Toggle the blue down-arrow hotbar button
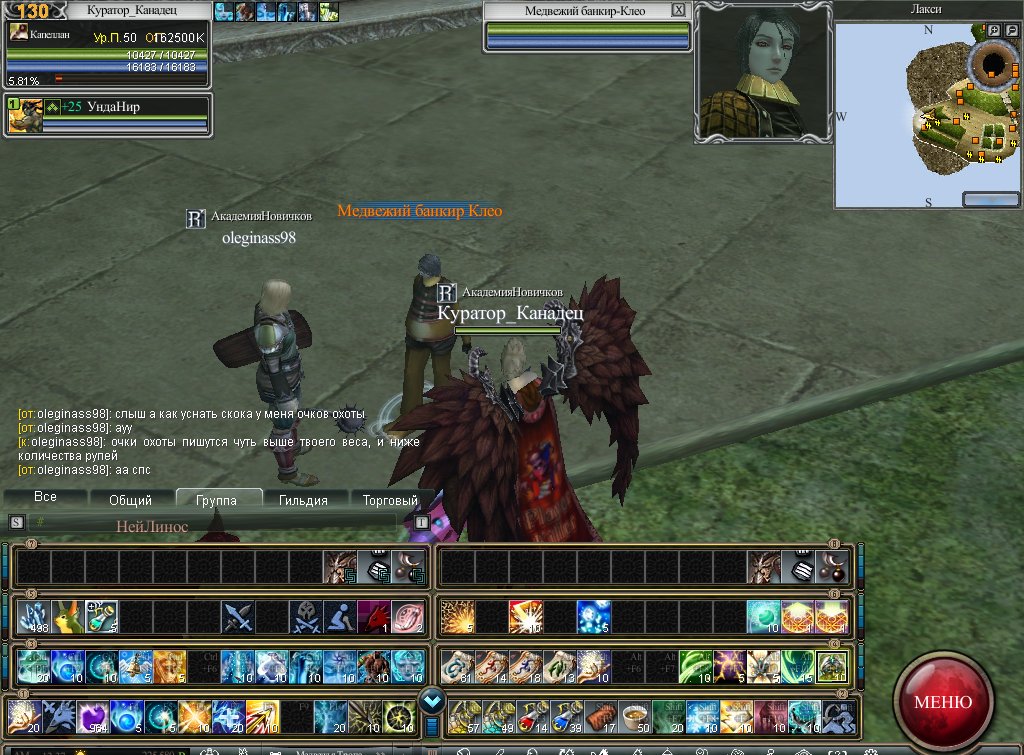The width and height of the screenshot is (1024, 755). point(432,700)
